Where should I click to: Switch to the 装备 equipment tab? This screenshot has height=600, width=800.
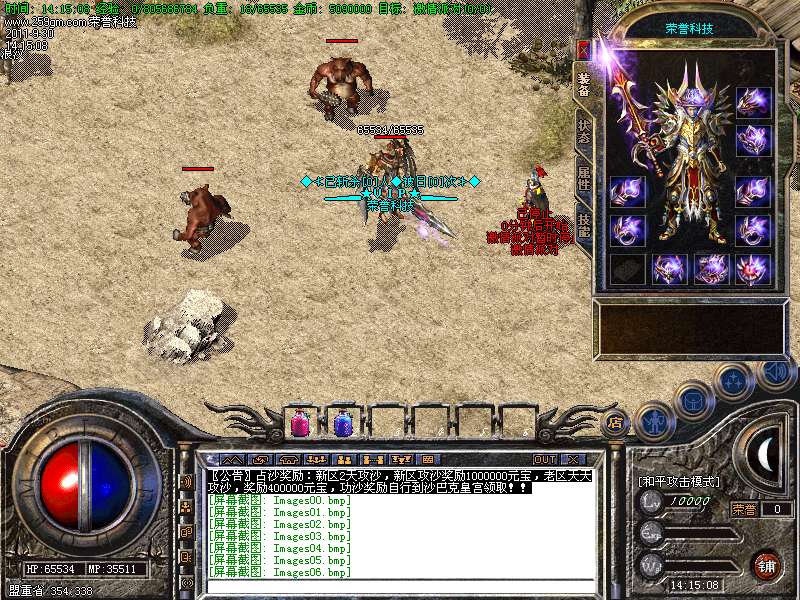583,84
